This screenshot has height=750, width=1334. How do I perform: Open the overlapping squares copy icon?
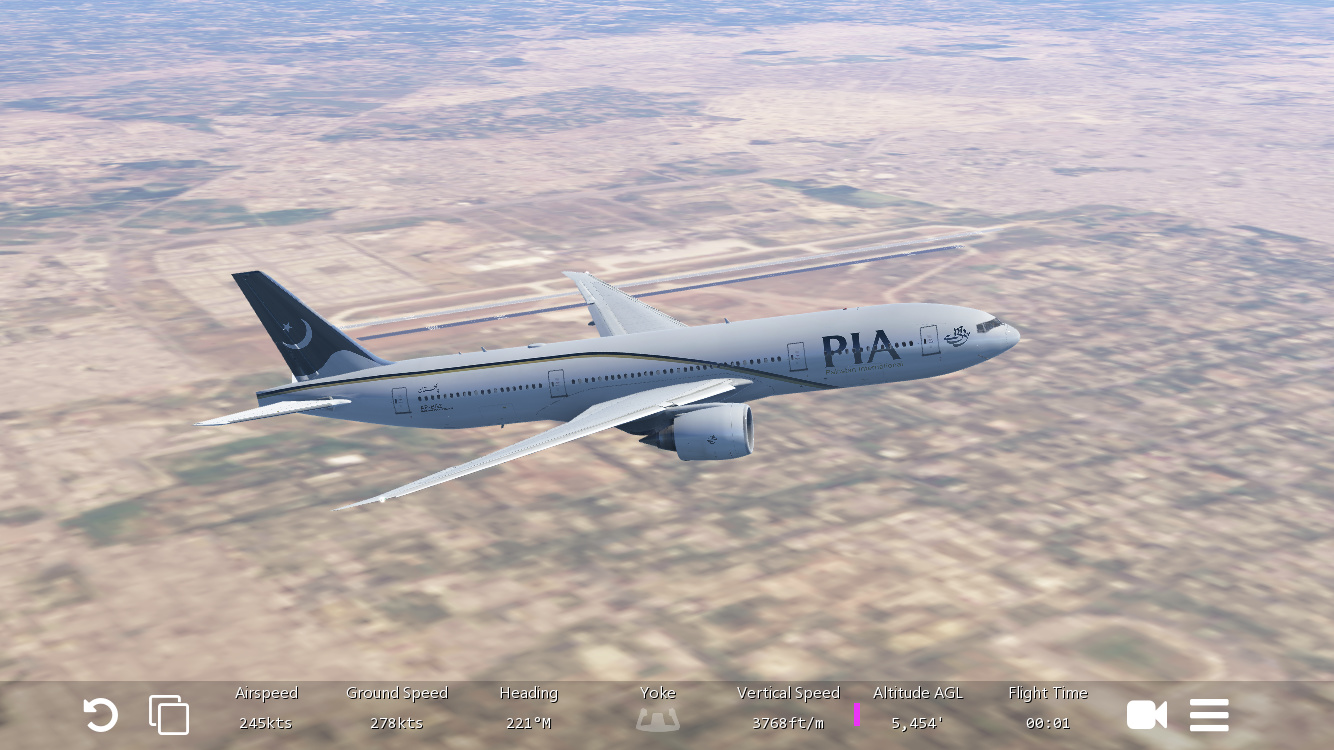point(169,715)
